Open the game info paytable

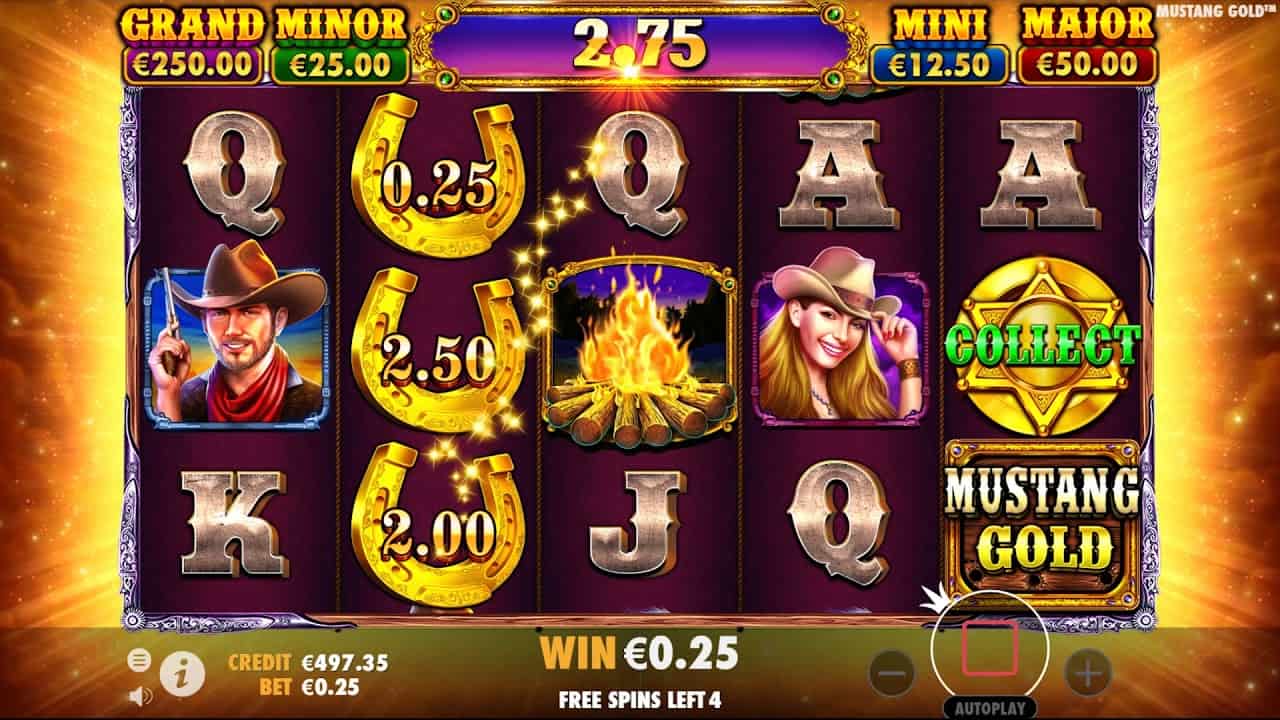pos(182,674)
